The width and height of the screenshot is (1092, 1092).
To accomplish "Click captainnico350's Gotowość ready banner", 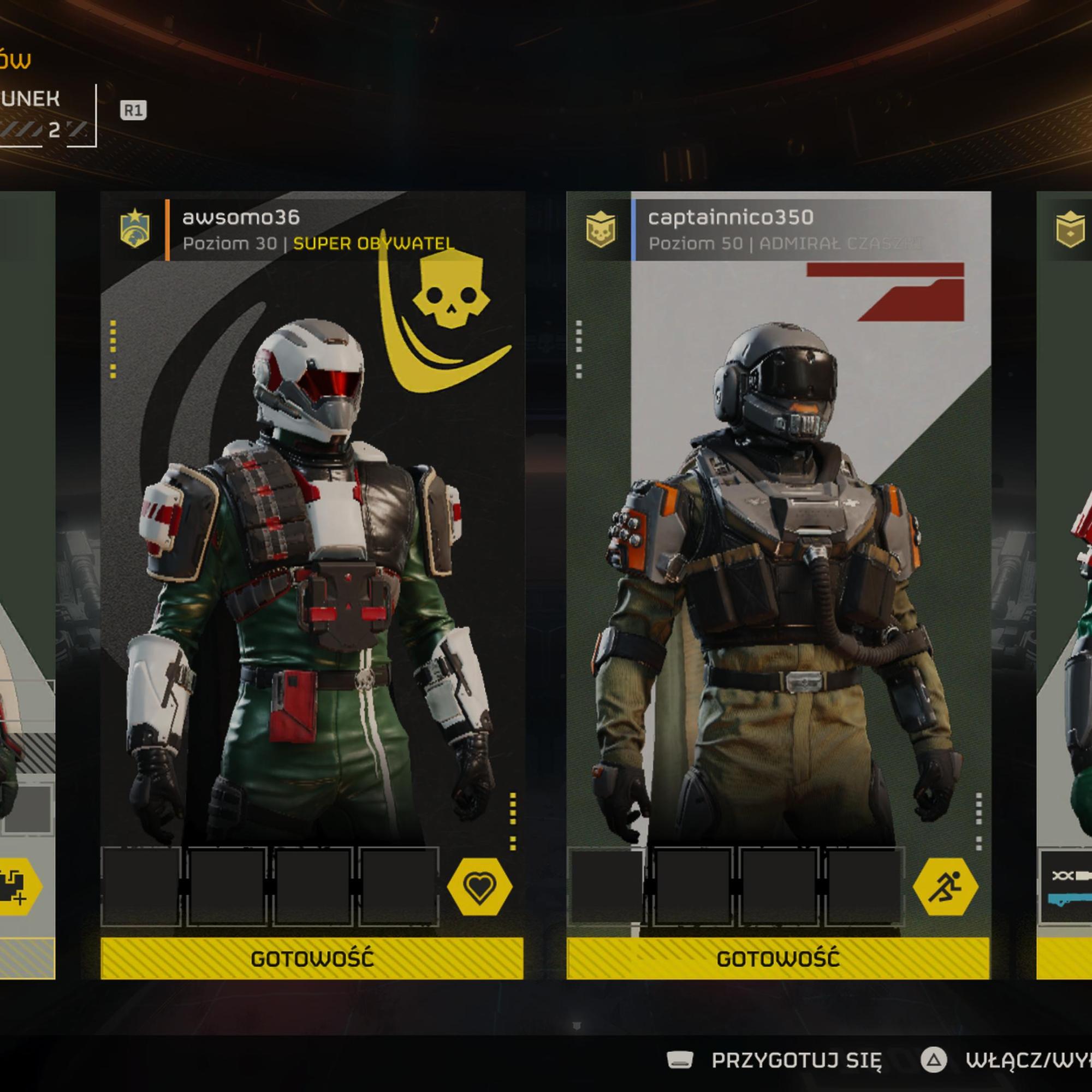I will coord(778,959).
